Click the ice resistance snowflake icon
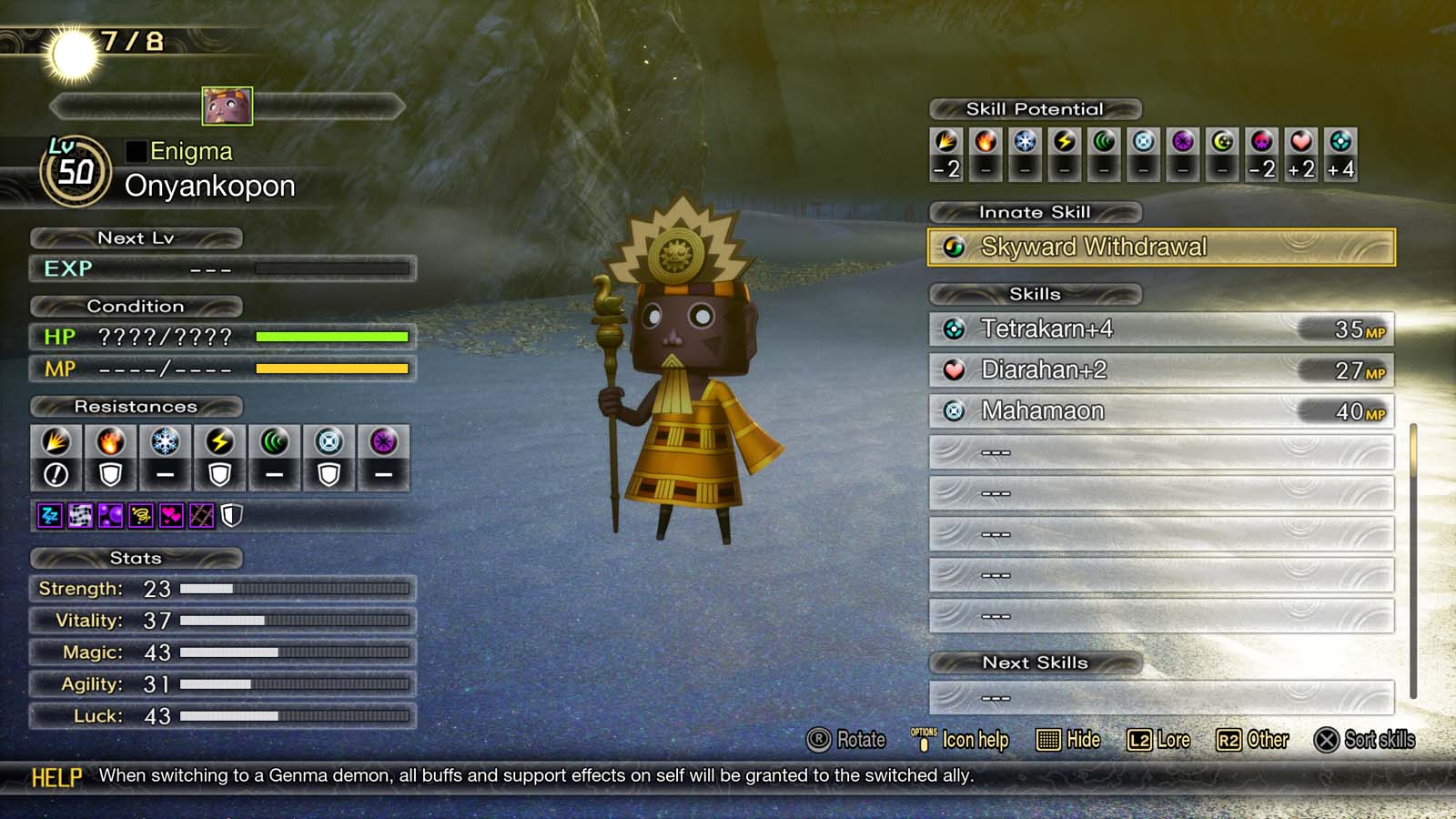 tap(165, 442)
